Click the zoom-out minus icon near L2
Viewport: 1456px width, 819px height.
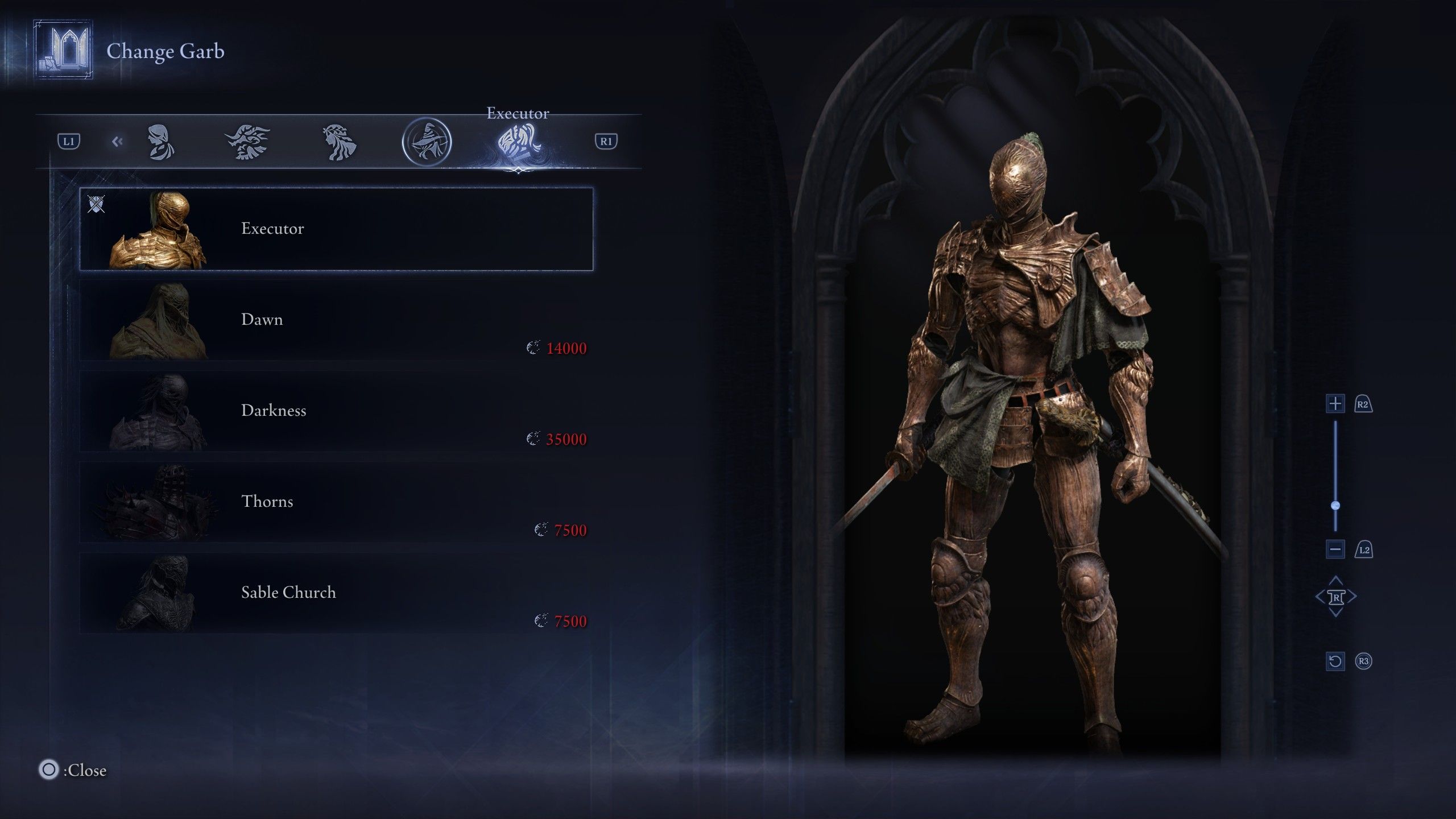[1336, 549]
